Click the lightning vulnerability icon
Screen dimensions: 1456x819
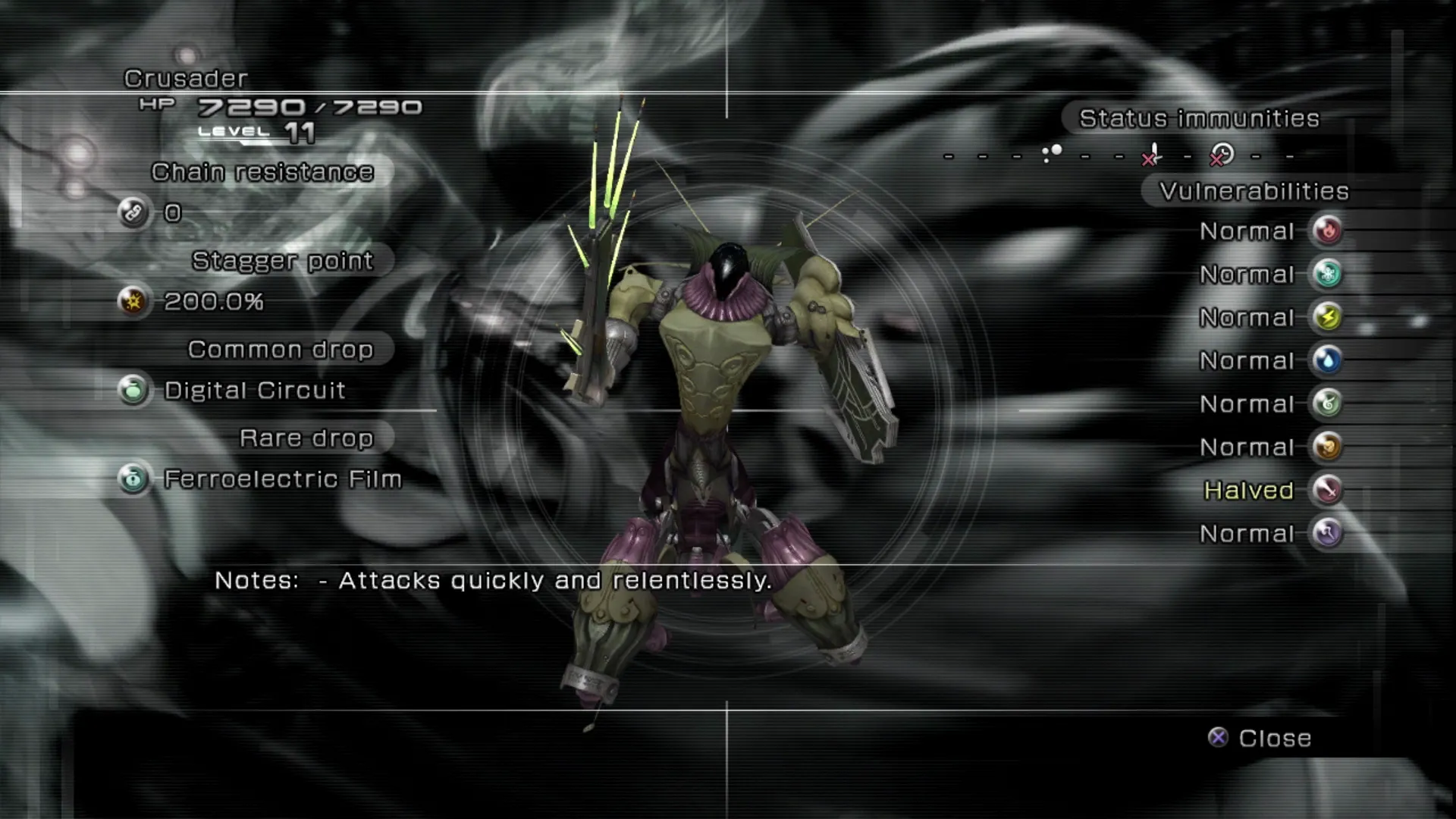(1327, 317)
